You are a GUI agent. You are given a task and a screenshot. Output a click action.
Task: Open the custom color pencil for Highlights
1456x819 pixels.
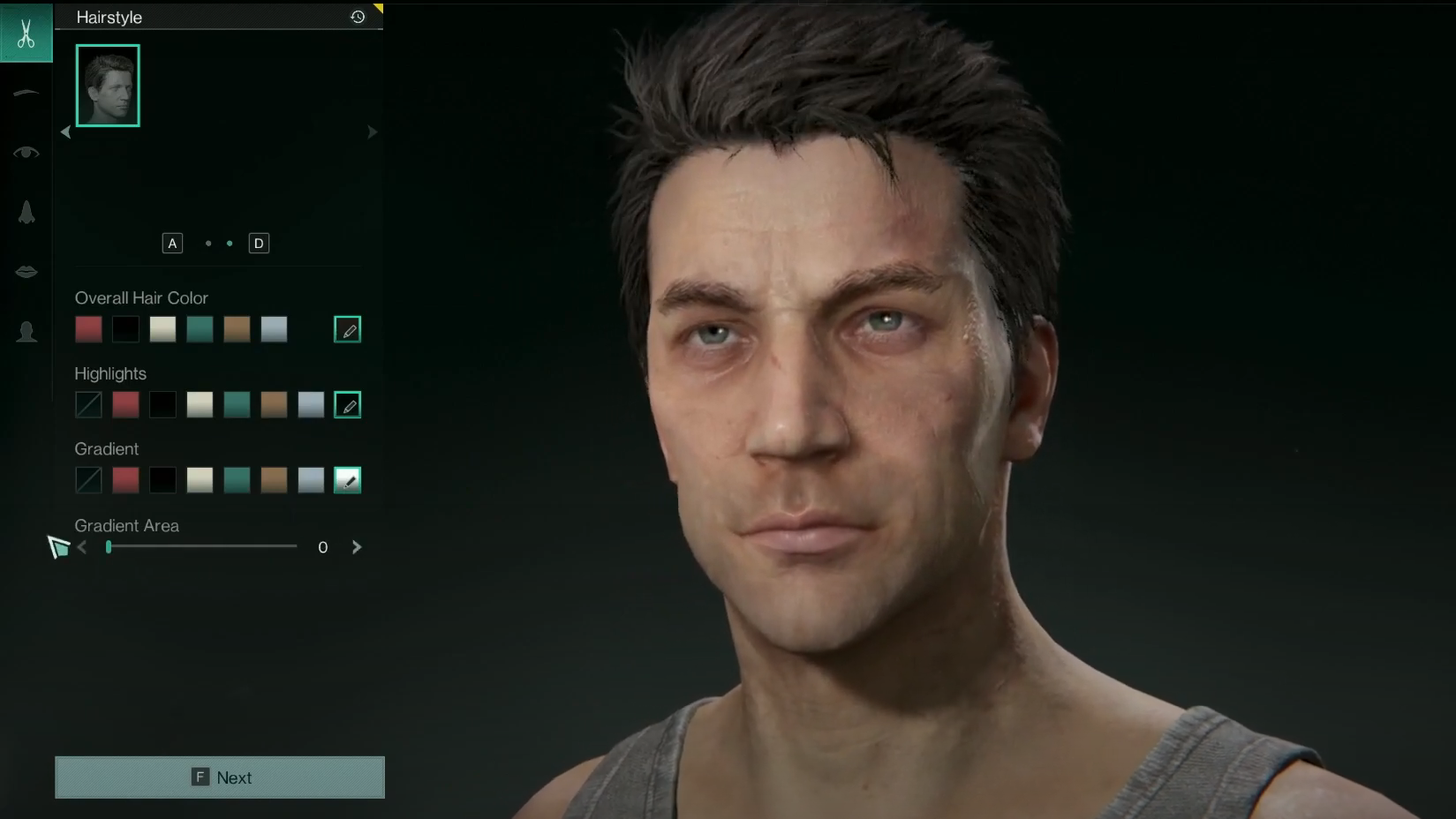[x=347, y=405]
